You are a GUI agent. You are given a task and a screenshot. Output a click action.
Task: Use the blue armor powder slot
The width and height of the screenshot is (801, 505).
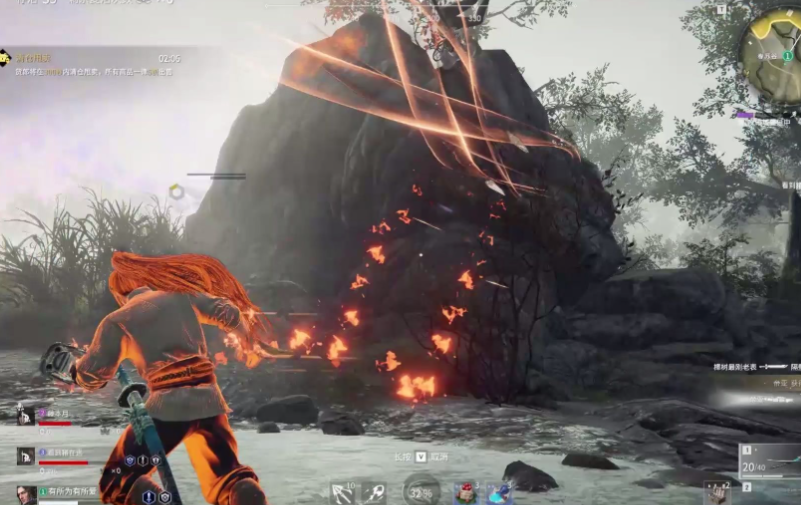pos(499,493)
